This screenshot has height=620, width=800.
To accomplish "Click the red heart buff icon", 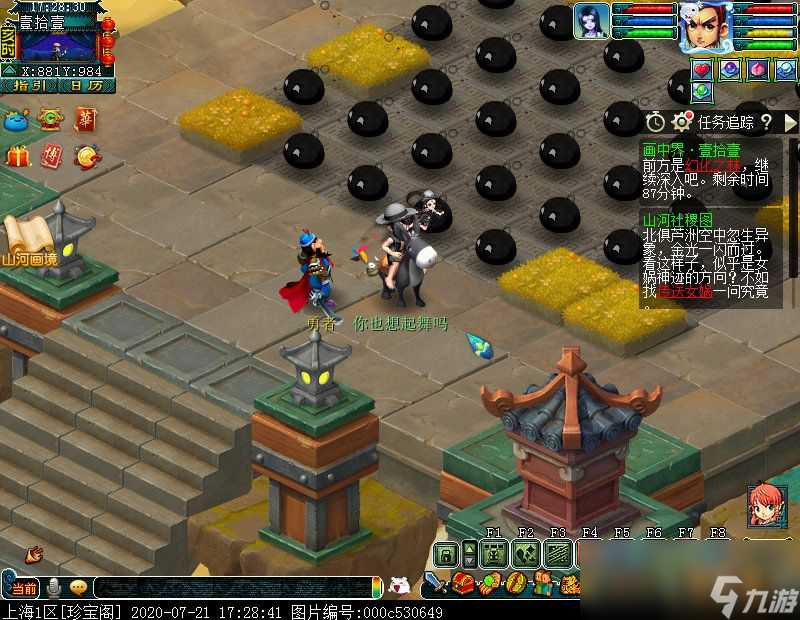I will point(703,69).
